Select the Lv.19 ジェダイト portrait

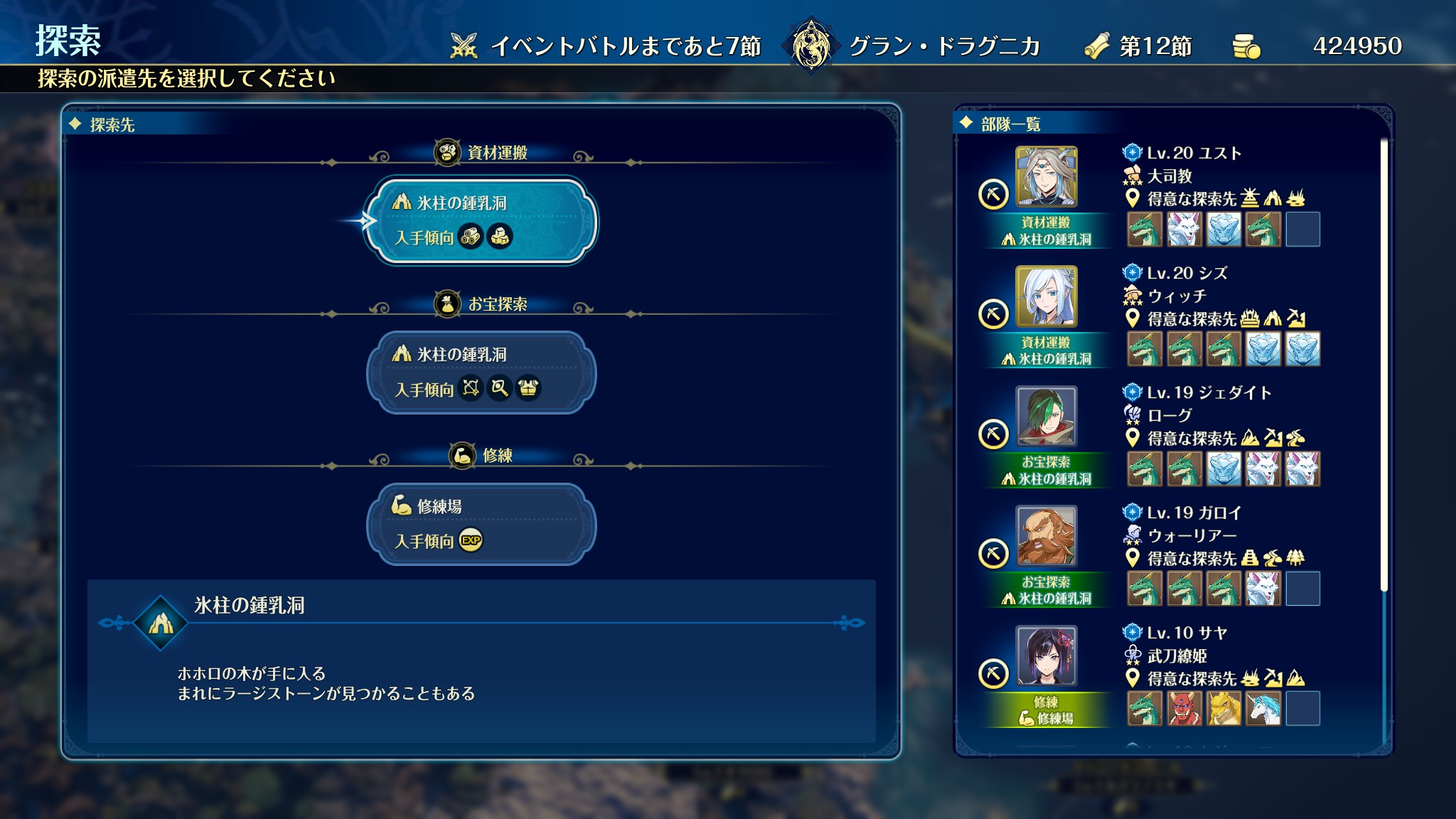pos(1046,417)
